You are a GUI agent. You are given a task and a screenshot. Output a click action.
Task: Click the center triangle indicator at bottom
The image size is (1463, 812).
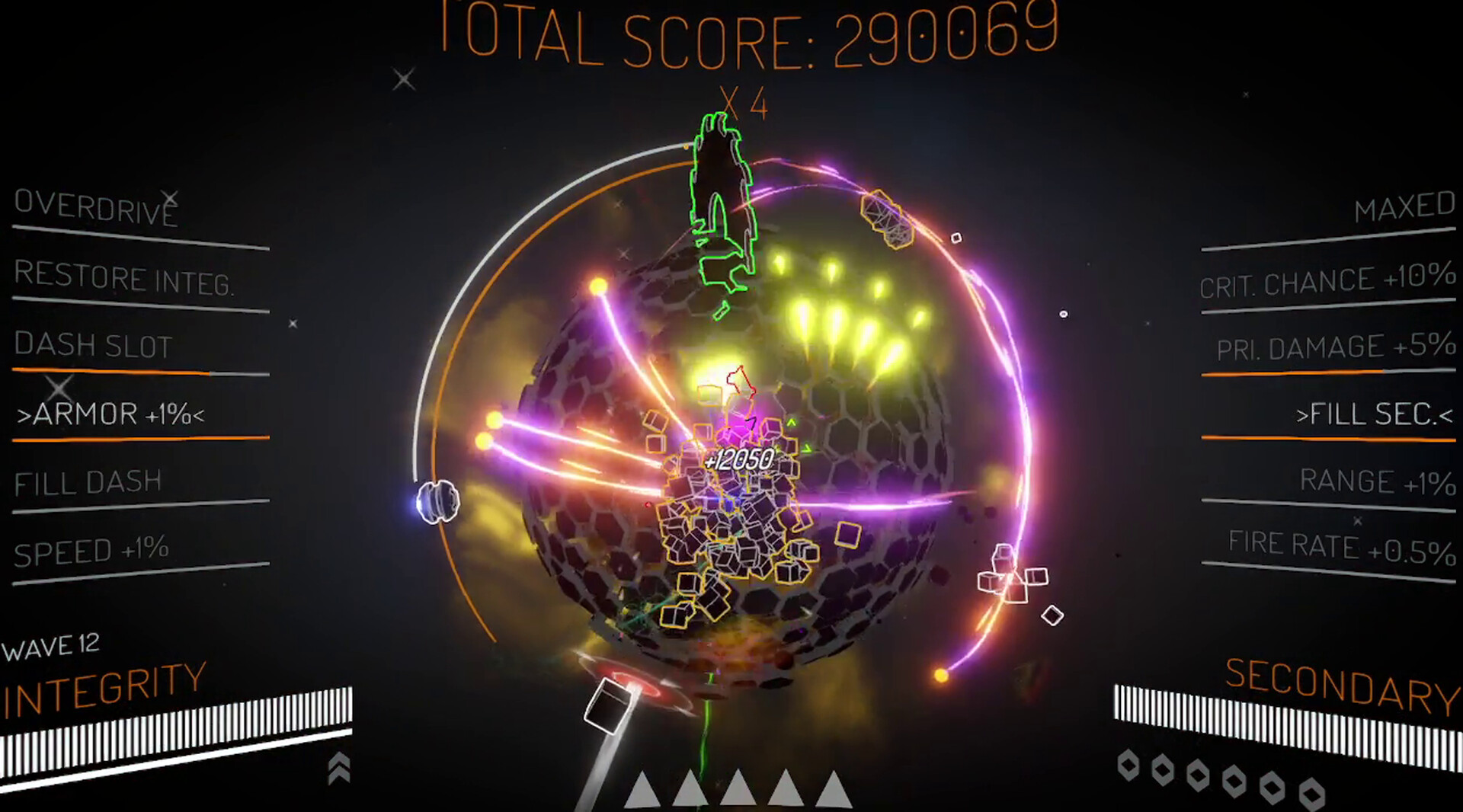[x=738, y=792]
